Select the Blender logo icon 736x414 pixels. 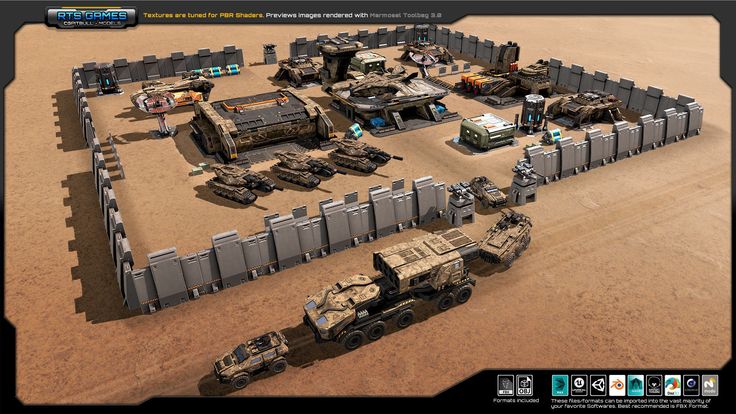tap(617, 385)
